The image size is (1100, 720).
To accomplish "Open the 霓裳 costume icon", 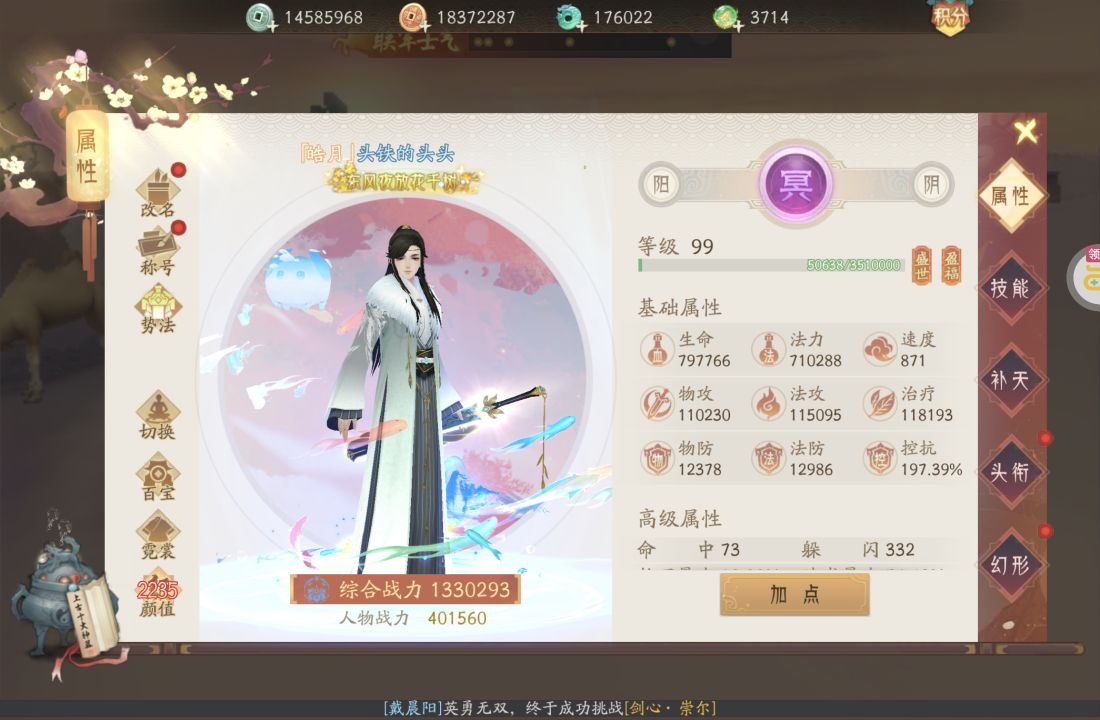I will (158, 533).
